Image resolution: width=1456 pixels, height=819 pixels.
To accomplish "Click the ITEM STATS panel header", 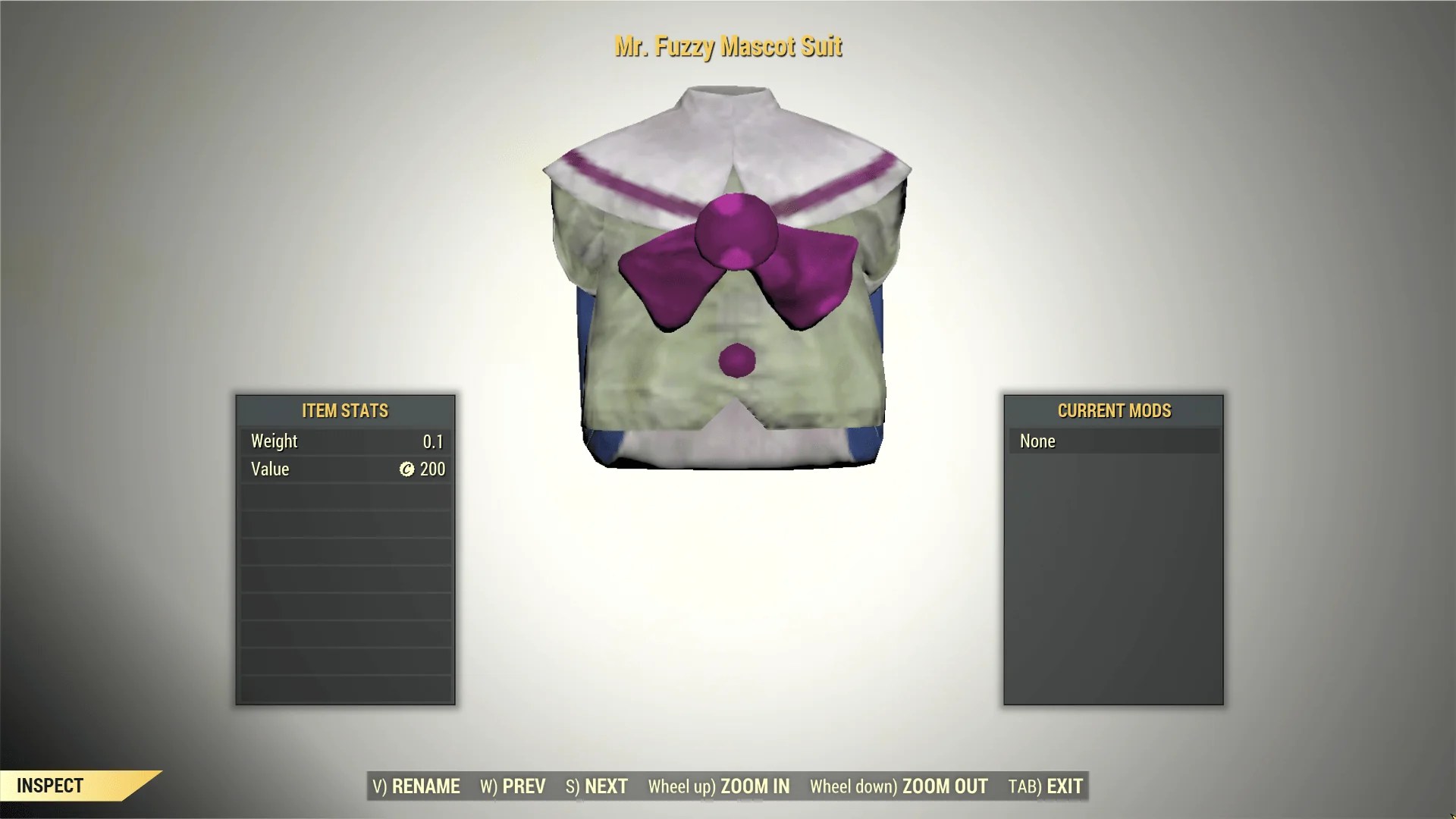I will 345,411.
